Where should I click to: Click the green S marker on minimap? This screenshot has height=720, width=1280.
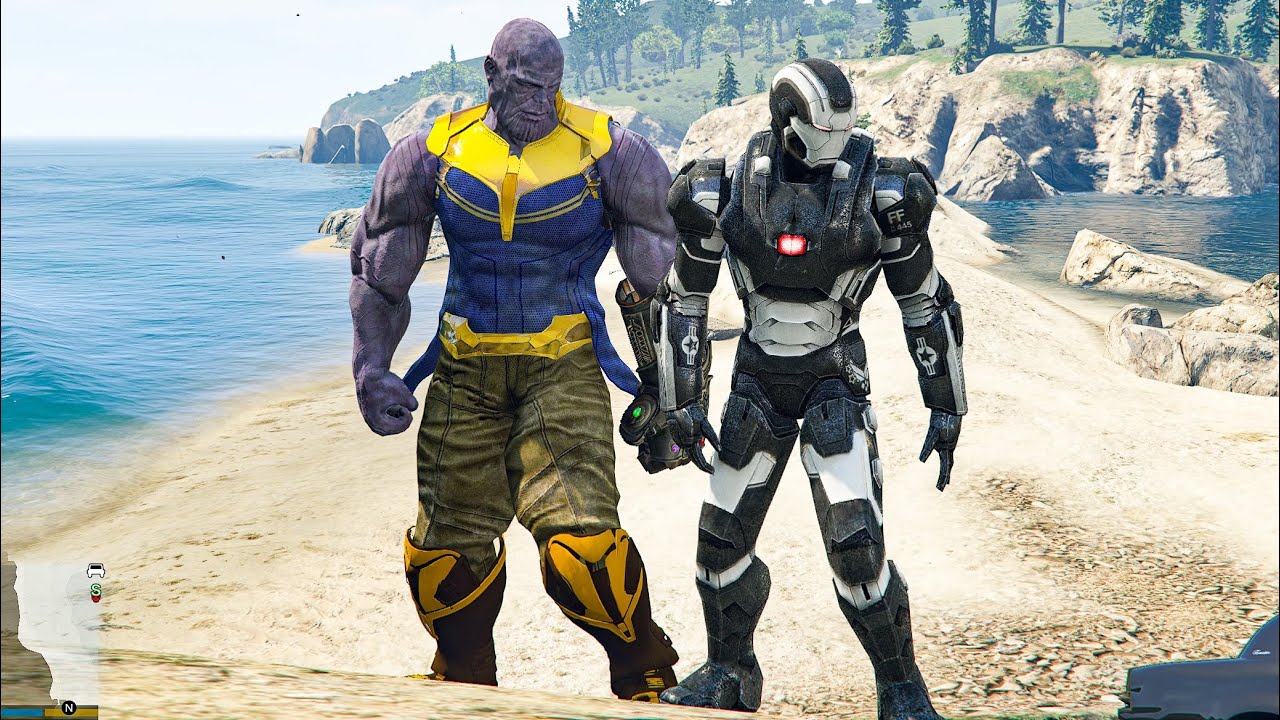point(96,589)
